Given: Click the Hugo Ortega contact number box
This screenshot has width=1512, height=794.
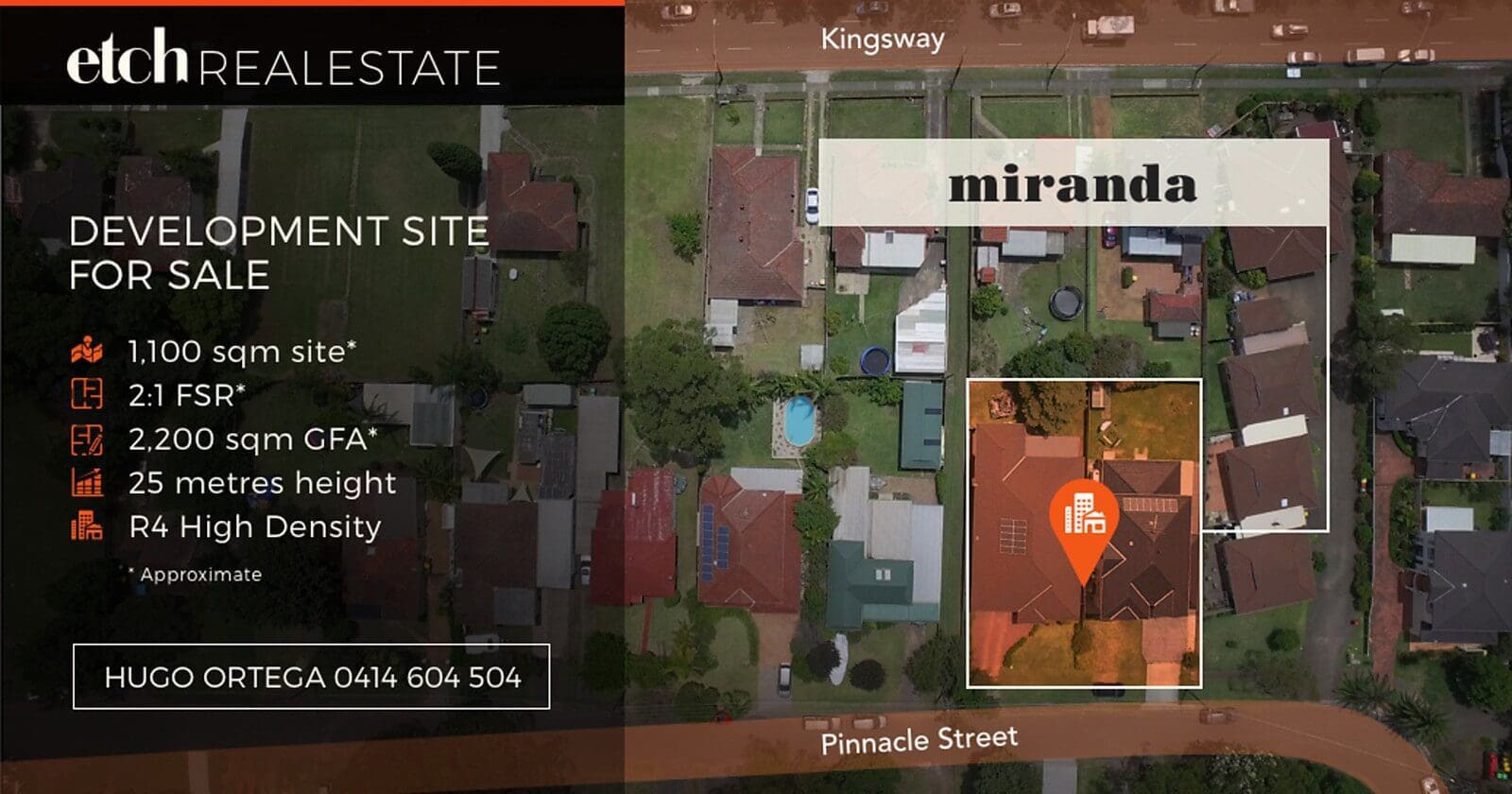Looking at the screenshot, I should (x=311, y=677).
